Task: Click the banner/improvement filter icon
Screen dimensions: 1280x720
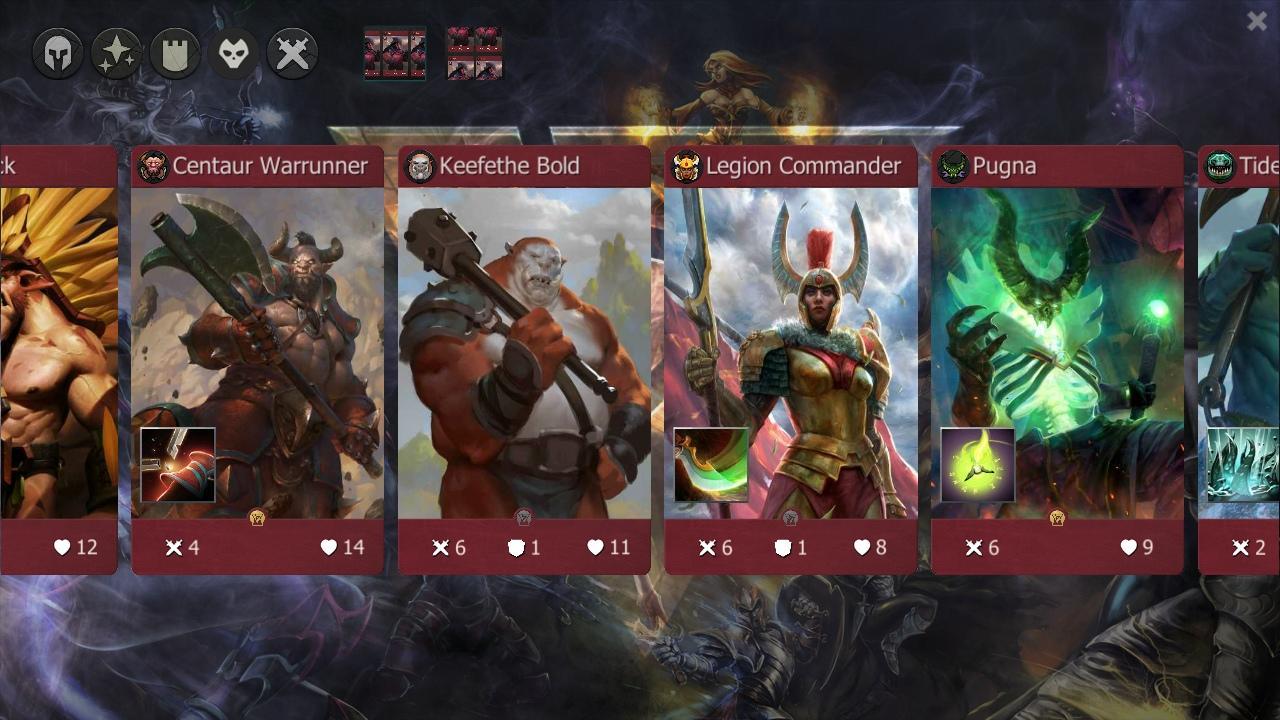Action: coord(175,52)
